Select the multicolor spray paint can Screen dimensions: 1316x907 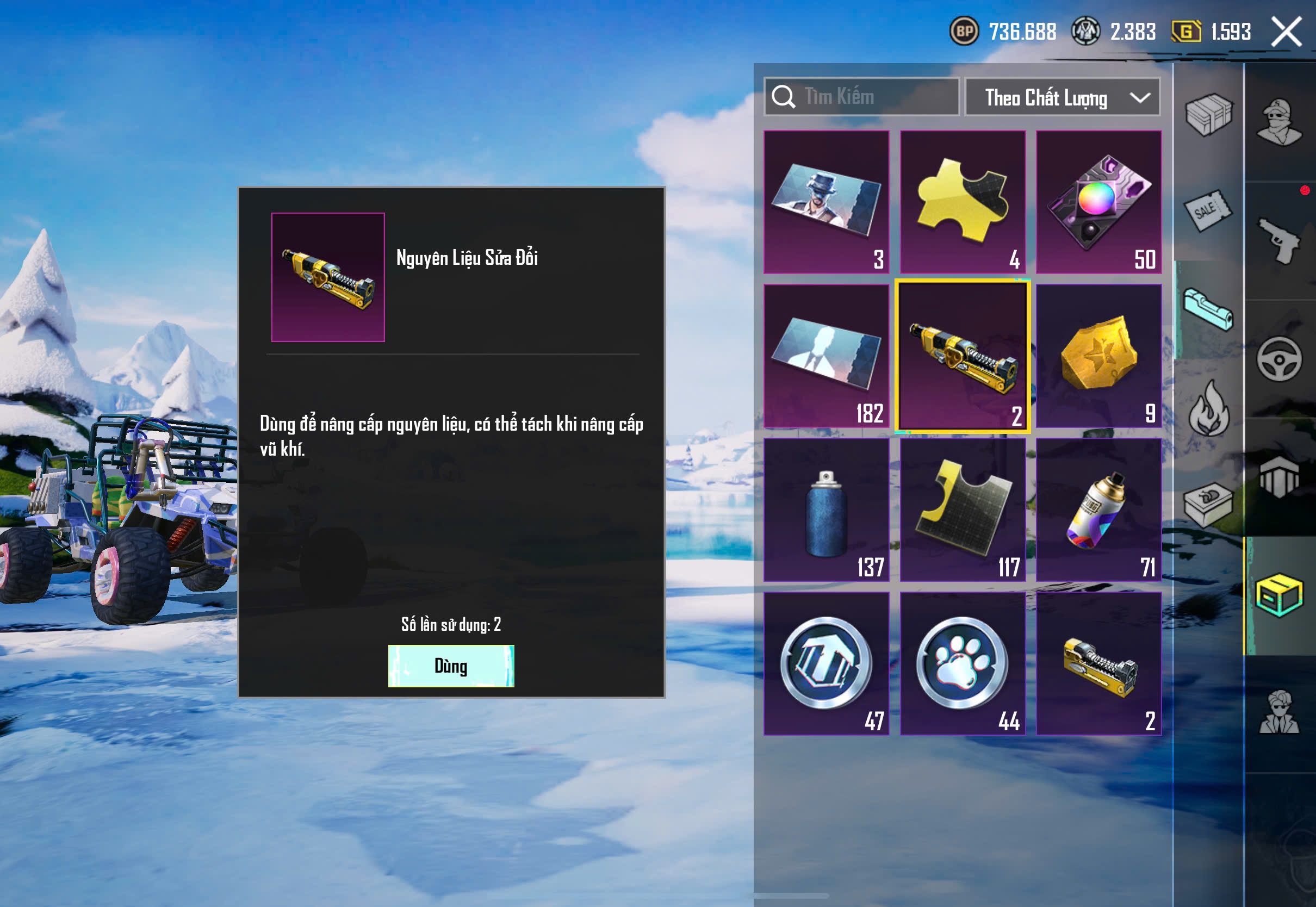[1098, 510]
